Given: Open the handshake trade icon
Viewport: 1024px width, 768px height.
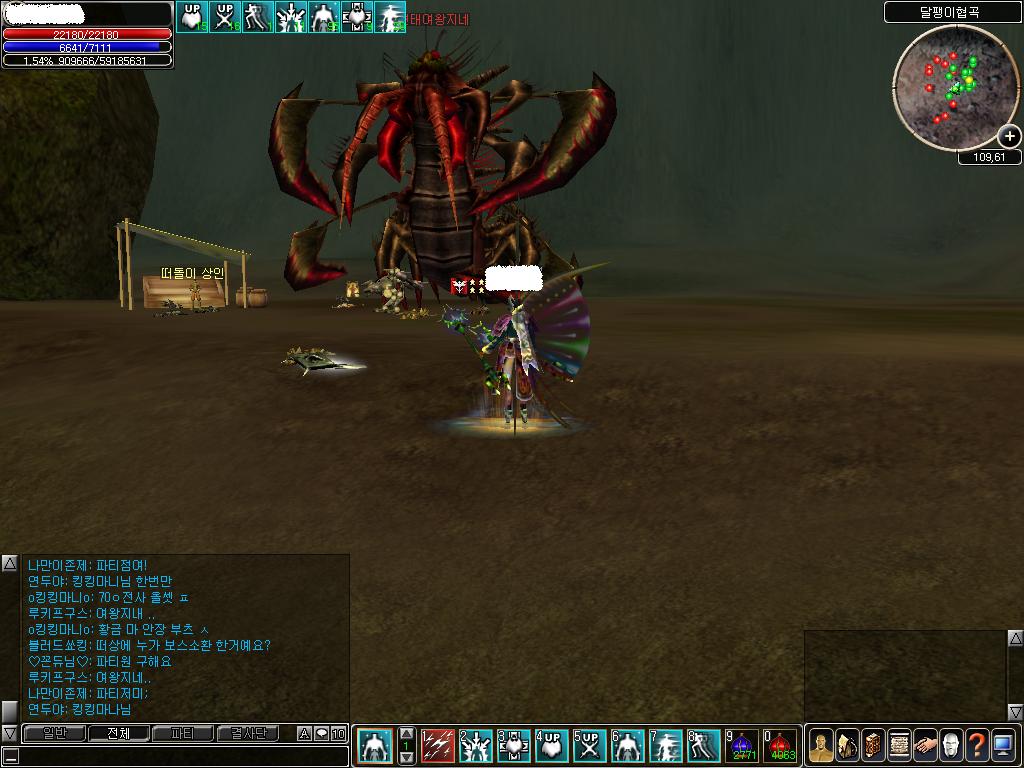Looking at the screenshot, I should click(925, 746).
